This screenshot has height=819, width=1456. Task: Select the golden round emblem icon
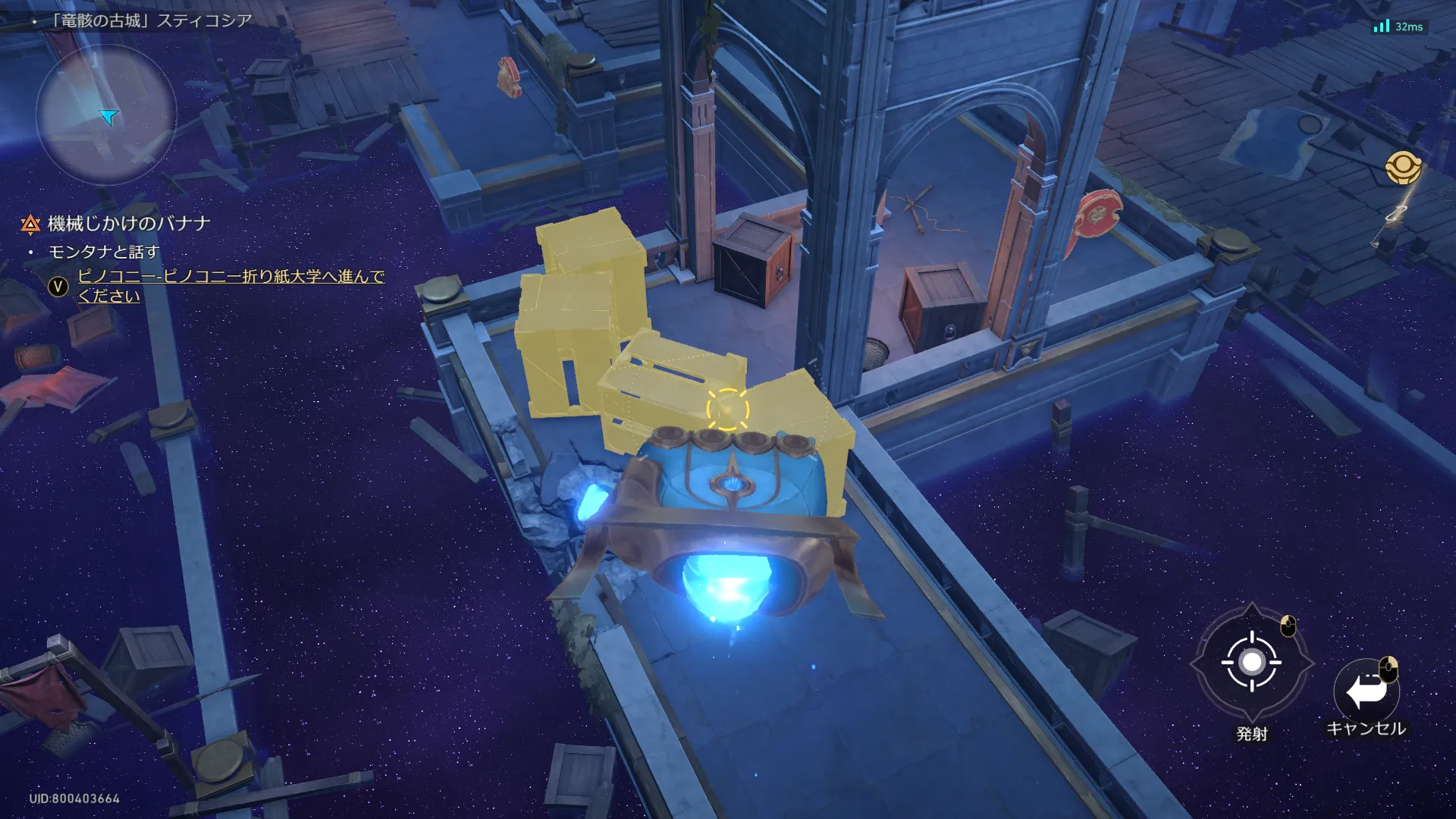coord(1402,168)
